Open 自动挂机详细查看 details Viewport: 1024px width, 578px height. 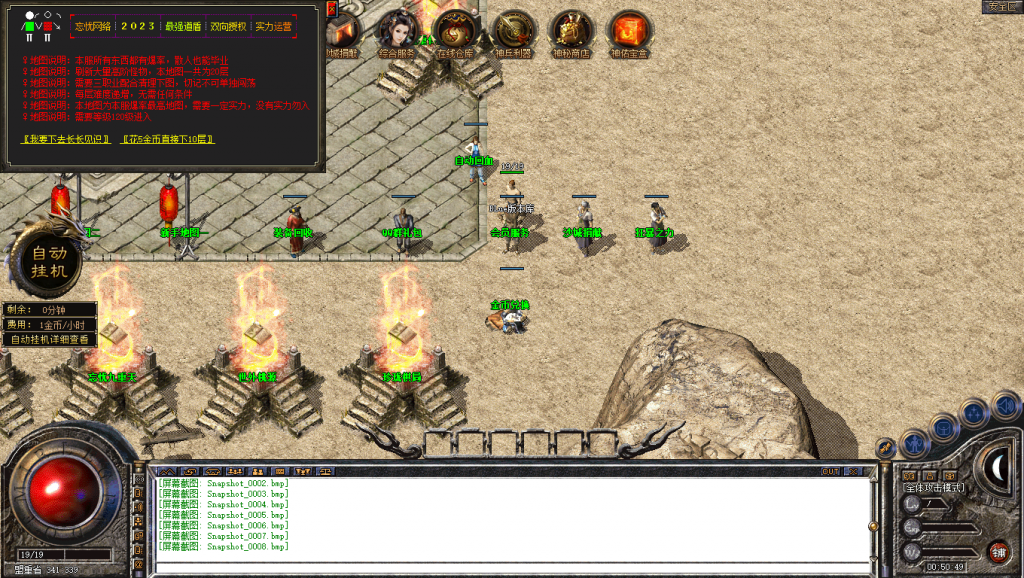tap(50, 339)
